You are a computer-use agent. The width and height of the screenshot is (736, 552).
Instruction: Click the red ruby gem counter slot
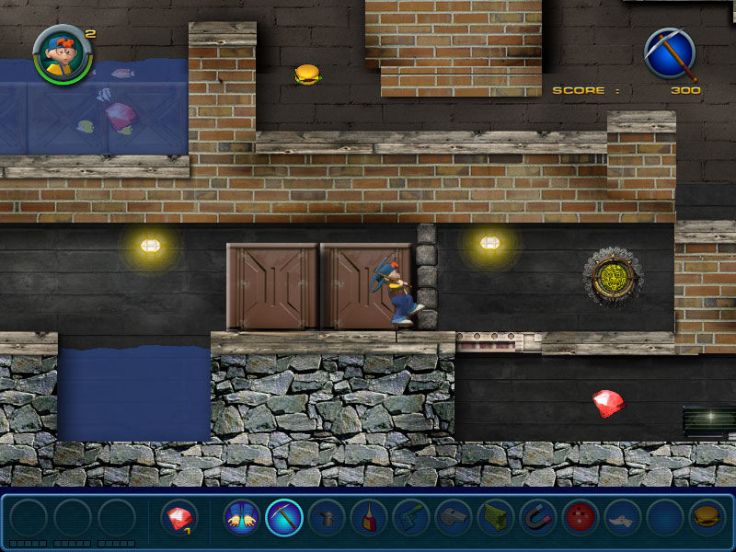click(179, 518)
